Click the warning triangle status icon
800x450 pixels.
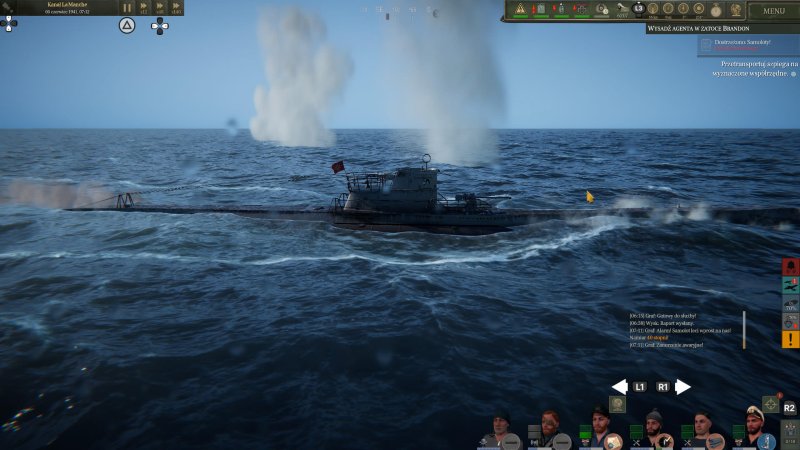(x=520, y=10)
